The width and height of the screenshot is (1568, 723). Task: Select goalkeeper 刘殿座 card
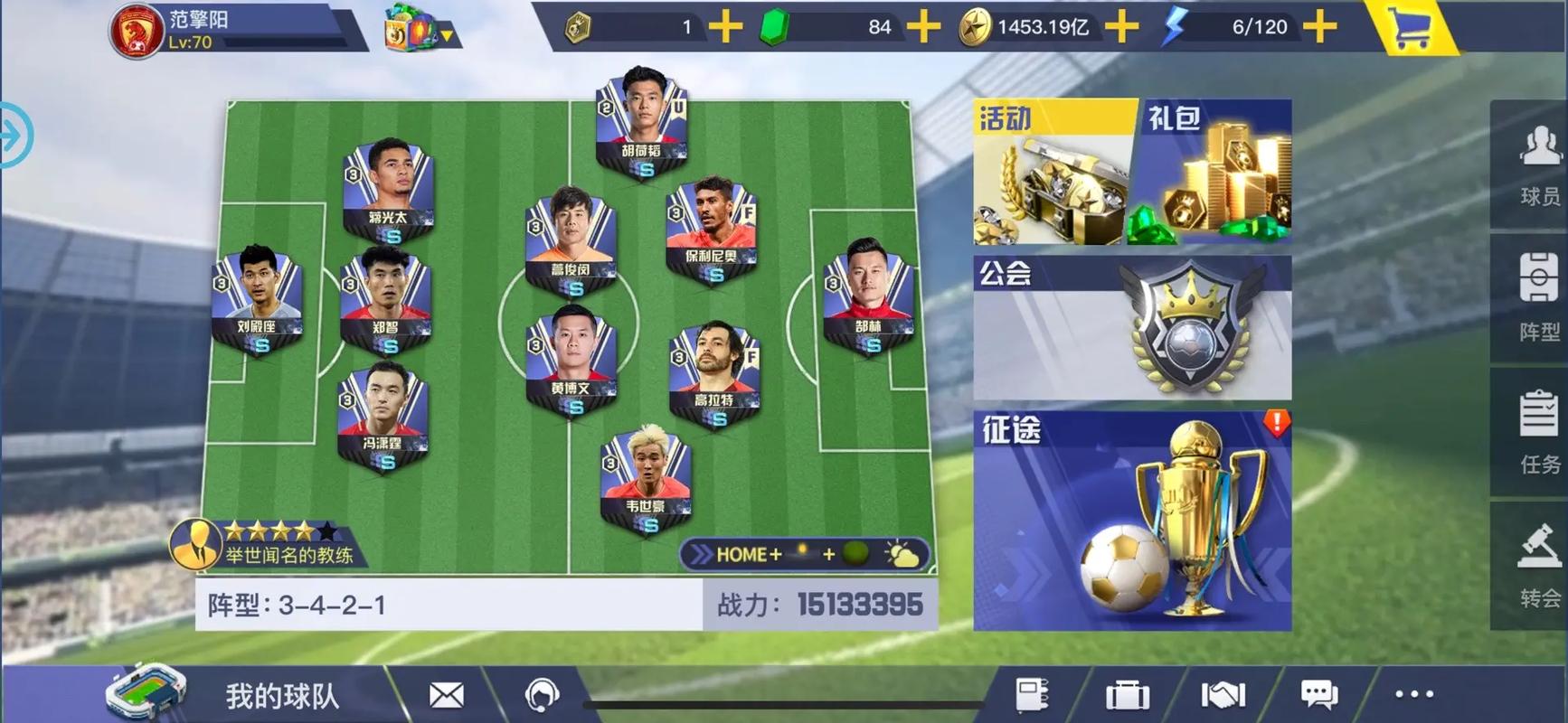[257, 300]
